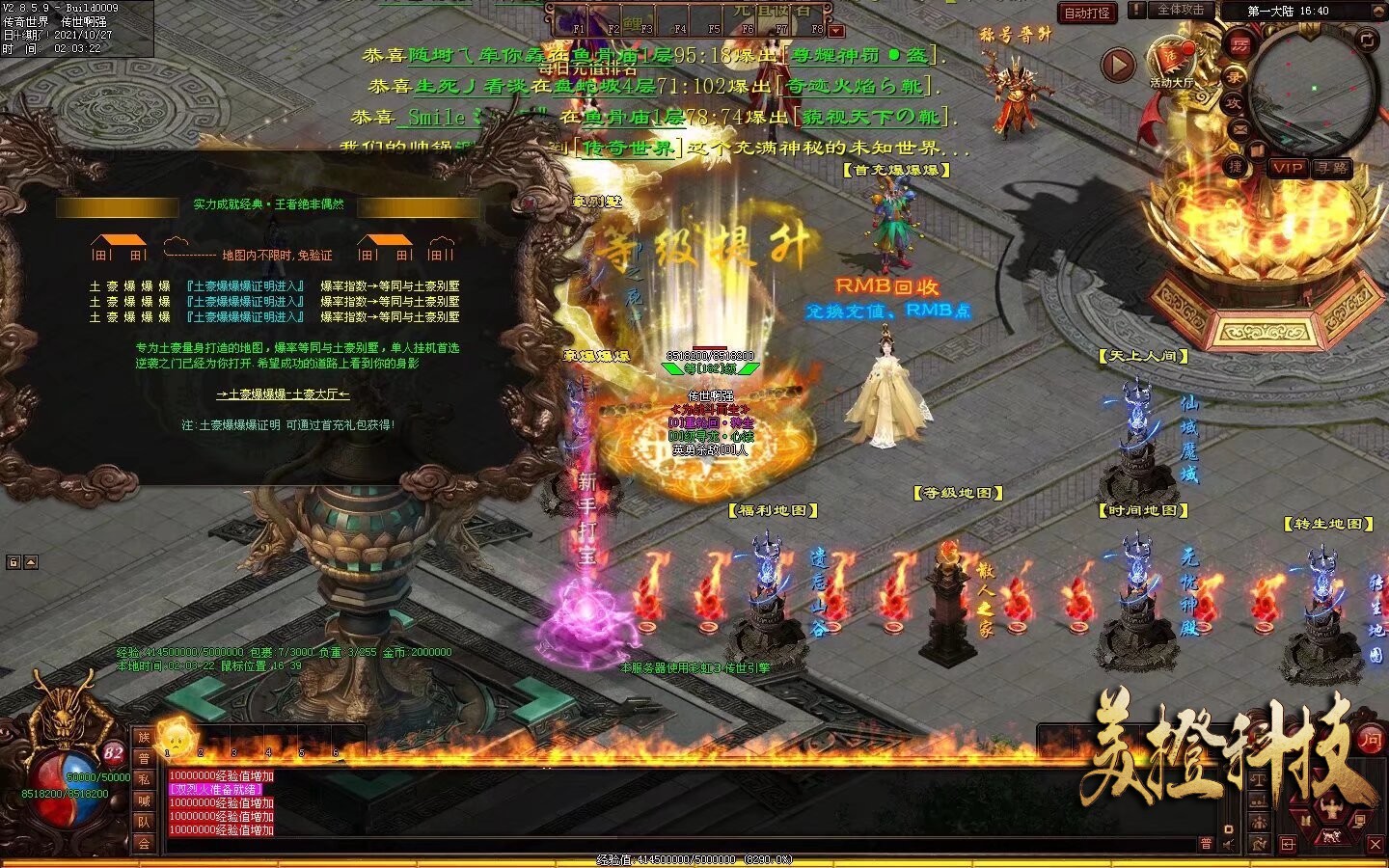Screen dimensions: 1389x868
Task: Switch to the 族 chat channel
Action: point(144,737)
